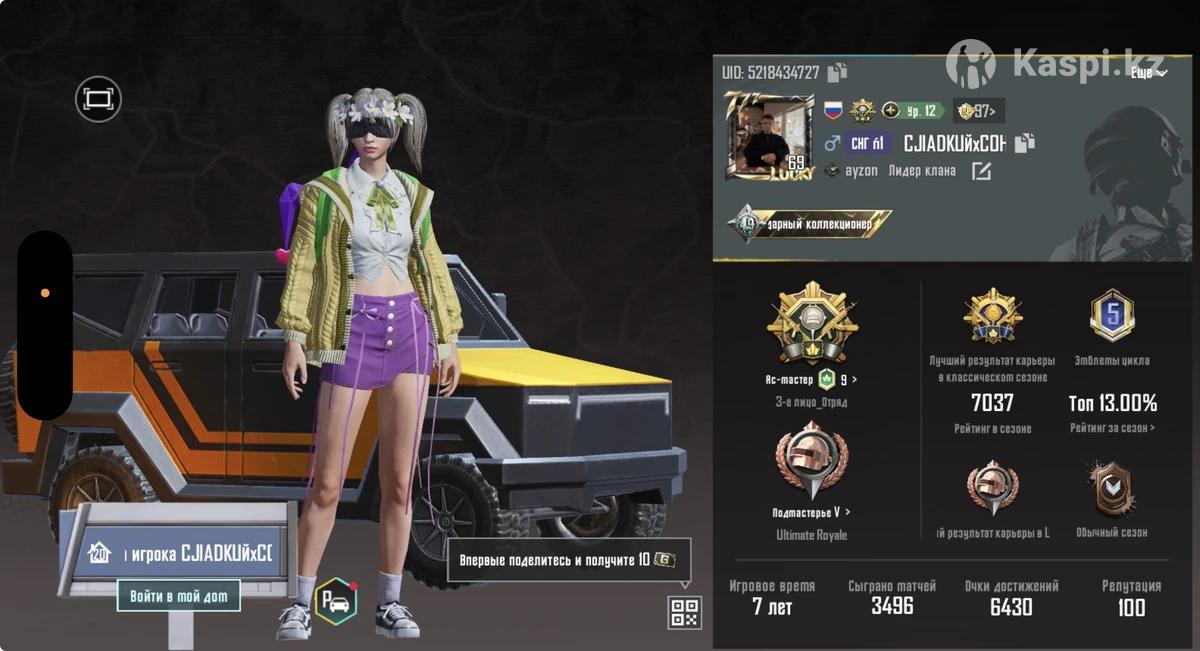Open the "Еще" dropdown menu
This screenshot has width=1200, height=651.
[1148, 73]
